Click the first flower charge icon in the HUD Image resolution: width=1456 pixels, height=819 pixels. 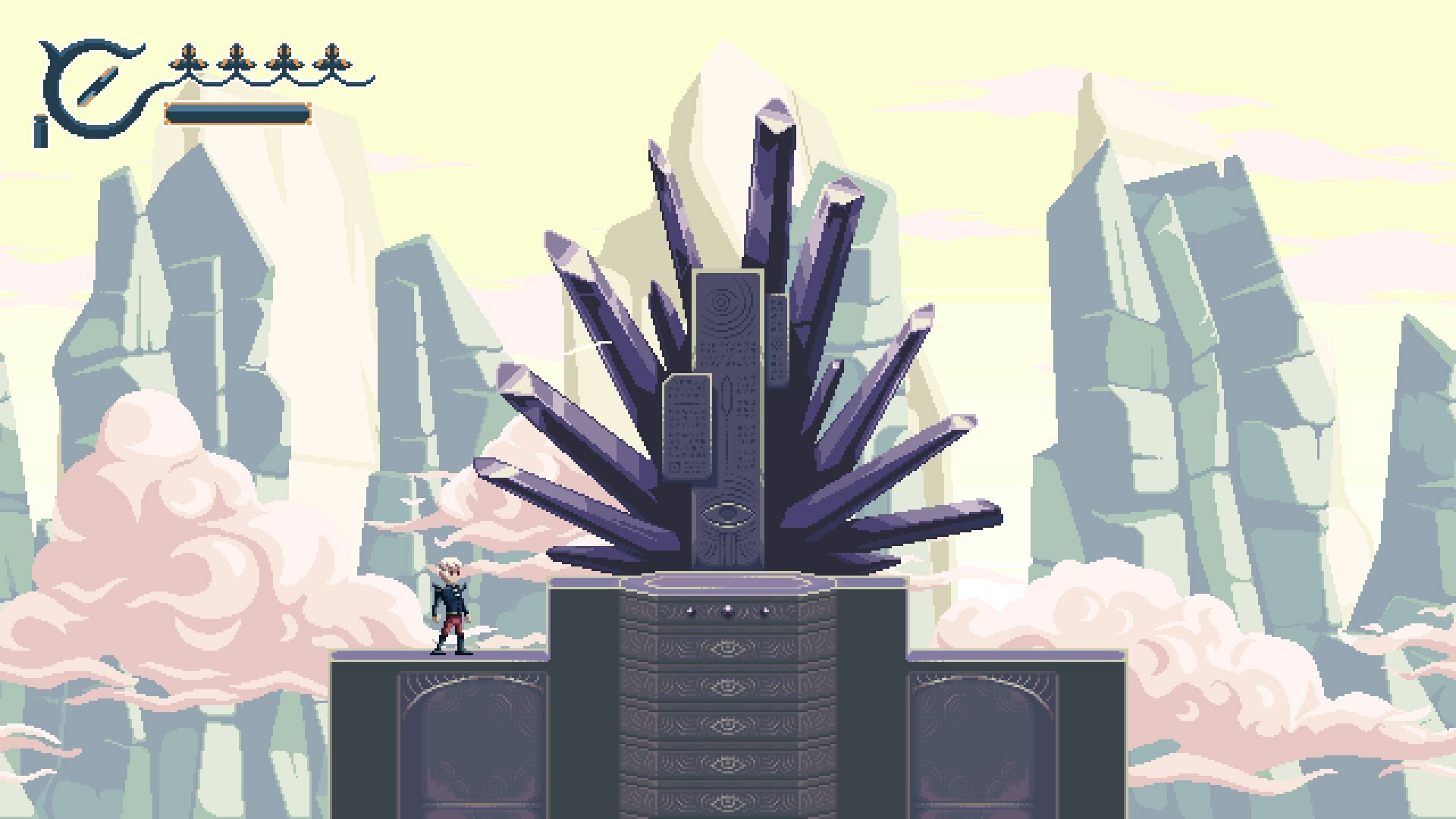[187, 57]
